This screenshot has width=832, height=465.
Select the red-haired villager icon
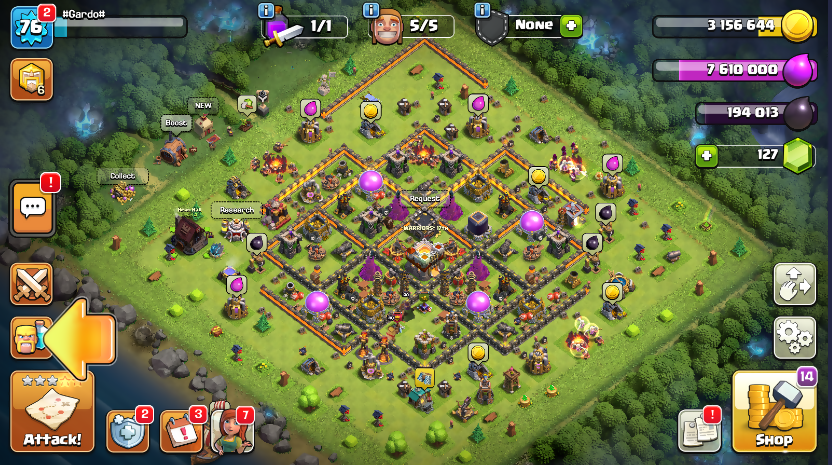pos(230,431)
